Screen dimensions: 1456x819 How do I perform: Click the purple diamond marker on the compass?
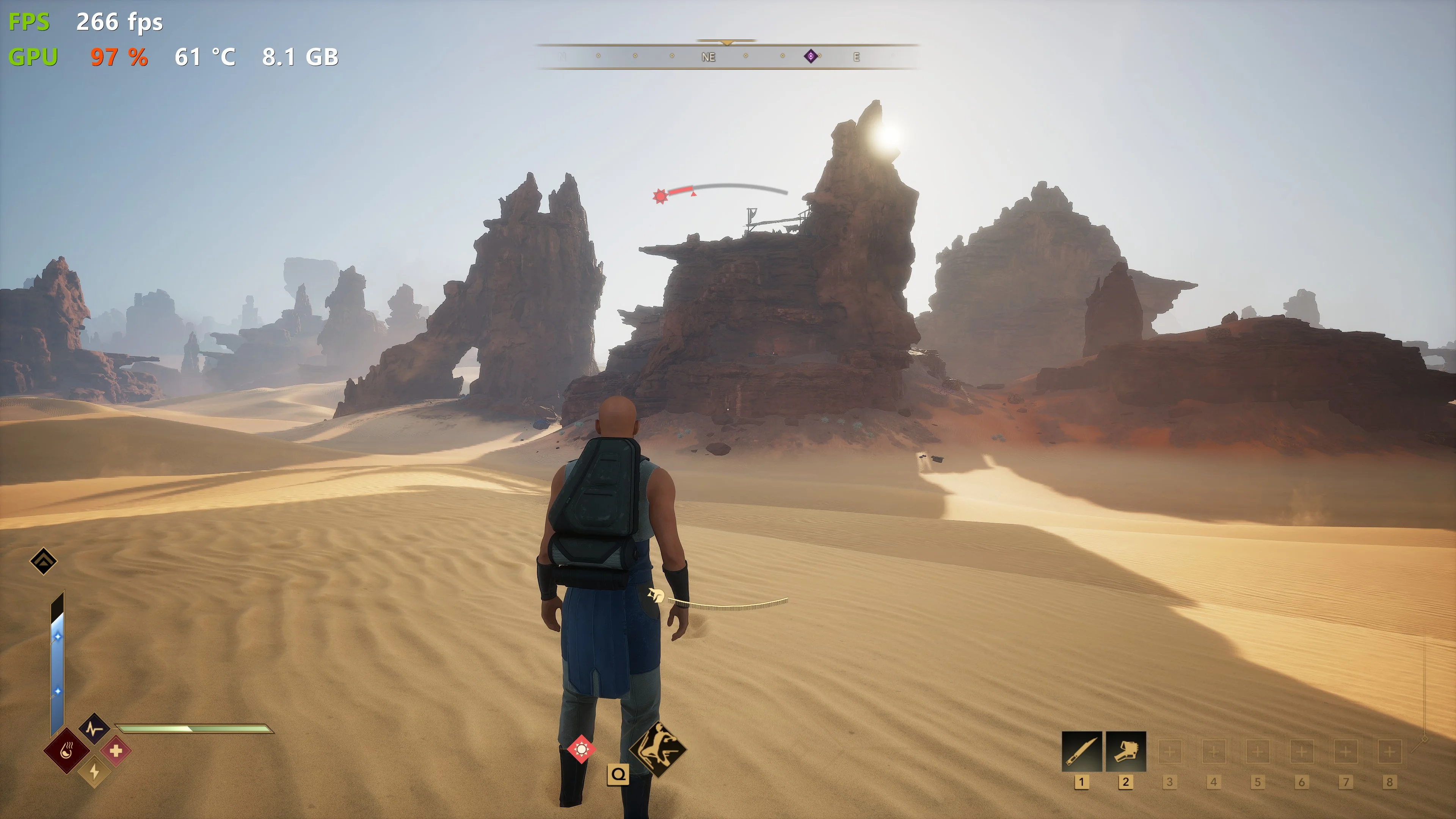pos(811,56)
